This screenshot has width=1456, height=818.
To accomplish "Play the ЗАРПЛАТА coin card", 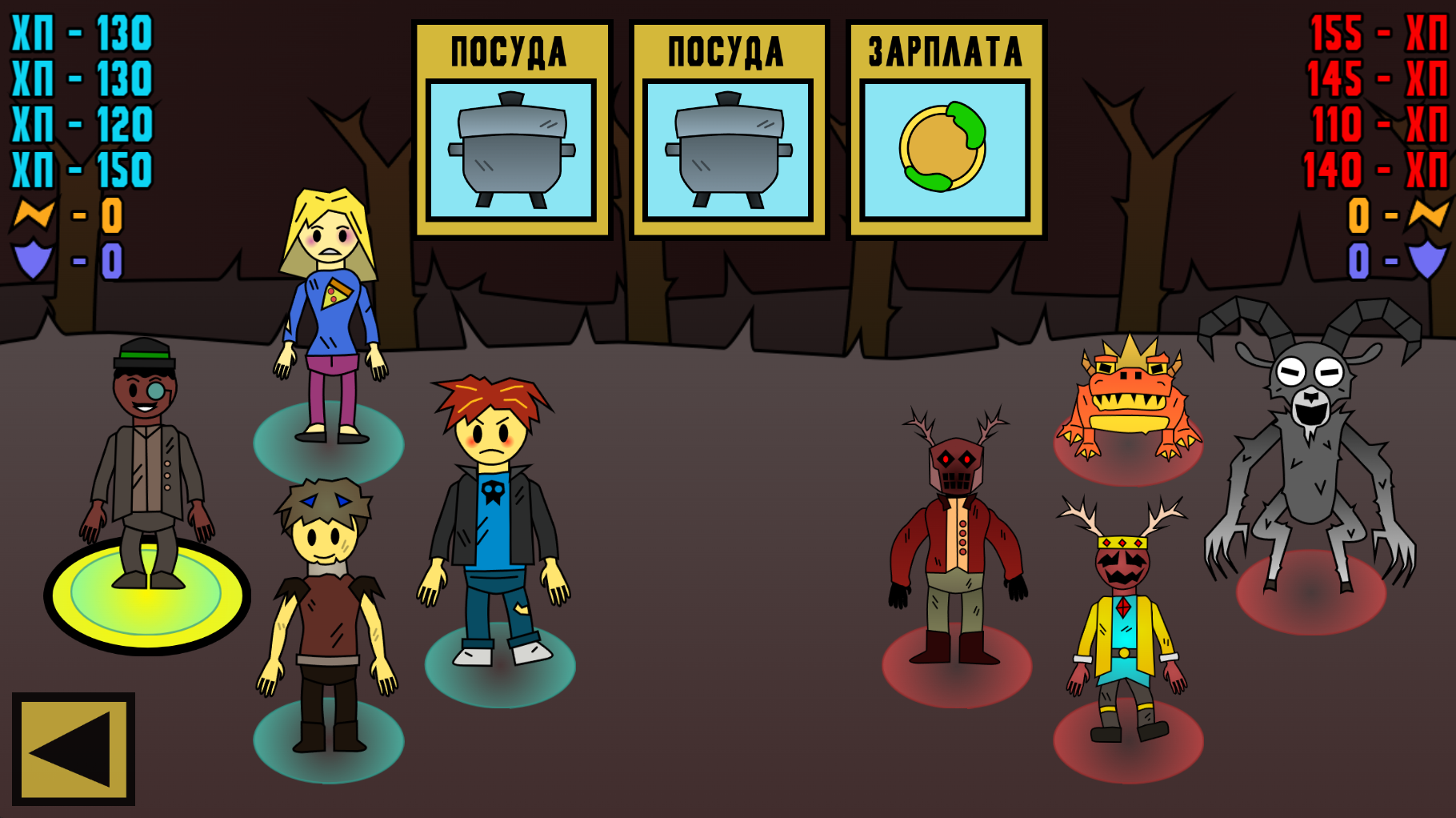I will [946, 130].
